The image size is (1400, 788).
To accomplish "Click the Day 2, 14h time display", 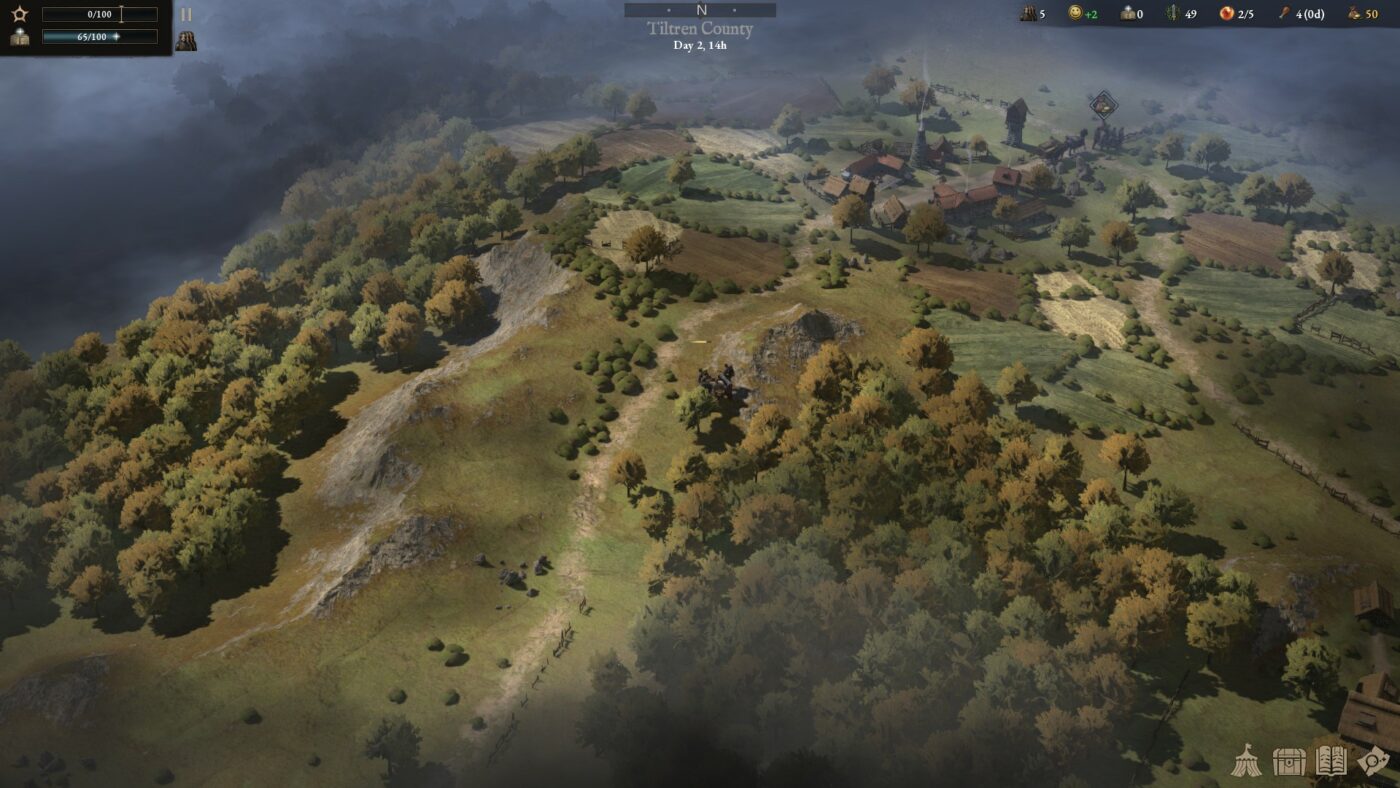I will pos(700,45).
